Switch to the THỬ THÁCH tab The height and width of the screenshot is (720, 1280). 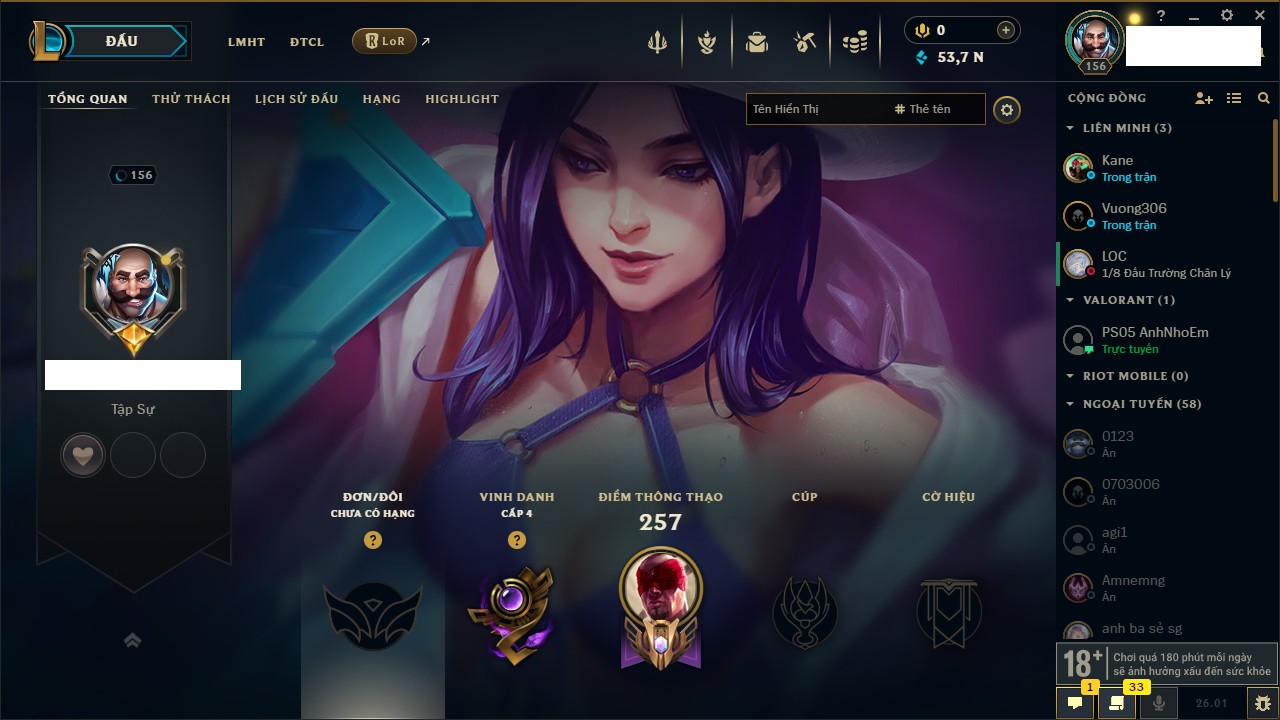pyautogui.click(x=191, y=99)
